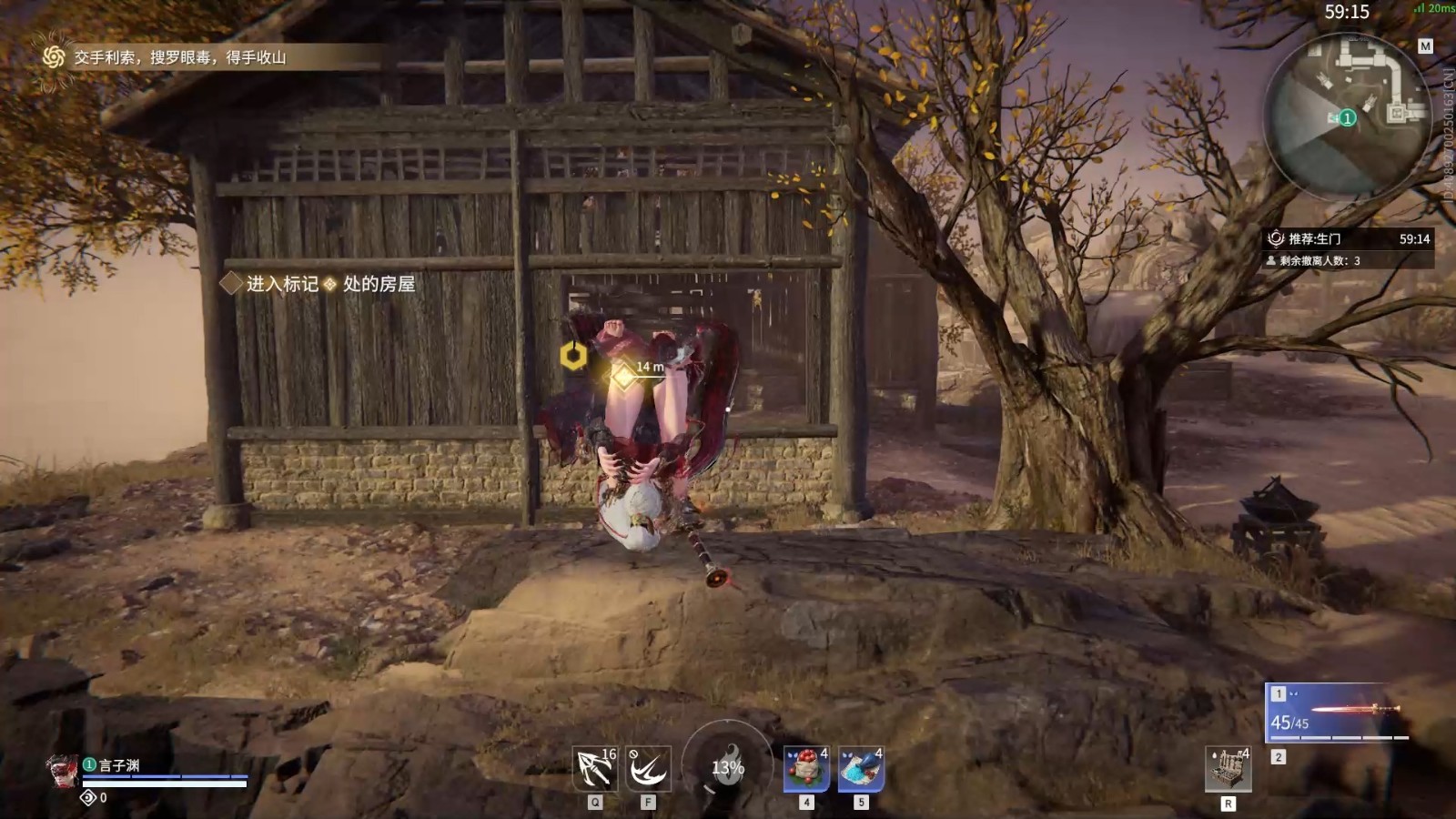Click the 言子渊 player portrait
The width and height of the screenshot is (1456, 819).
(x=63, y=770)
